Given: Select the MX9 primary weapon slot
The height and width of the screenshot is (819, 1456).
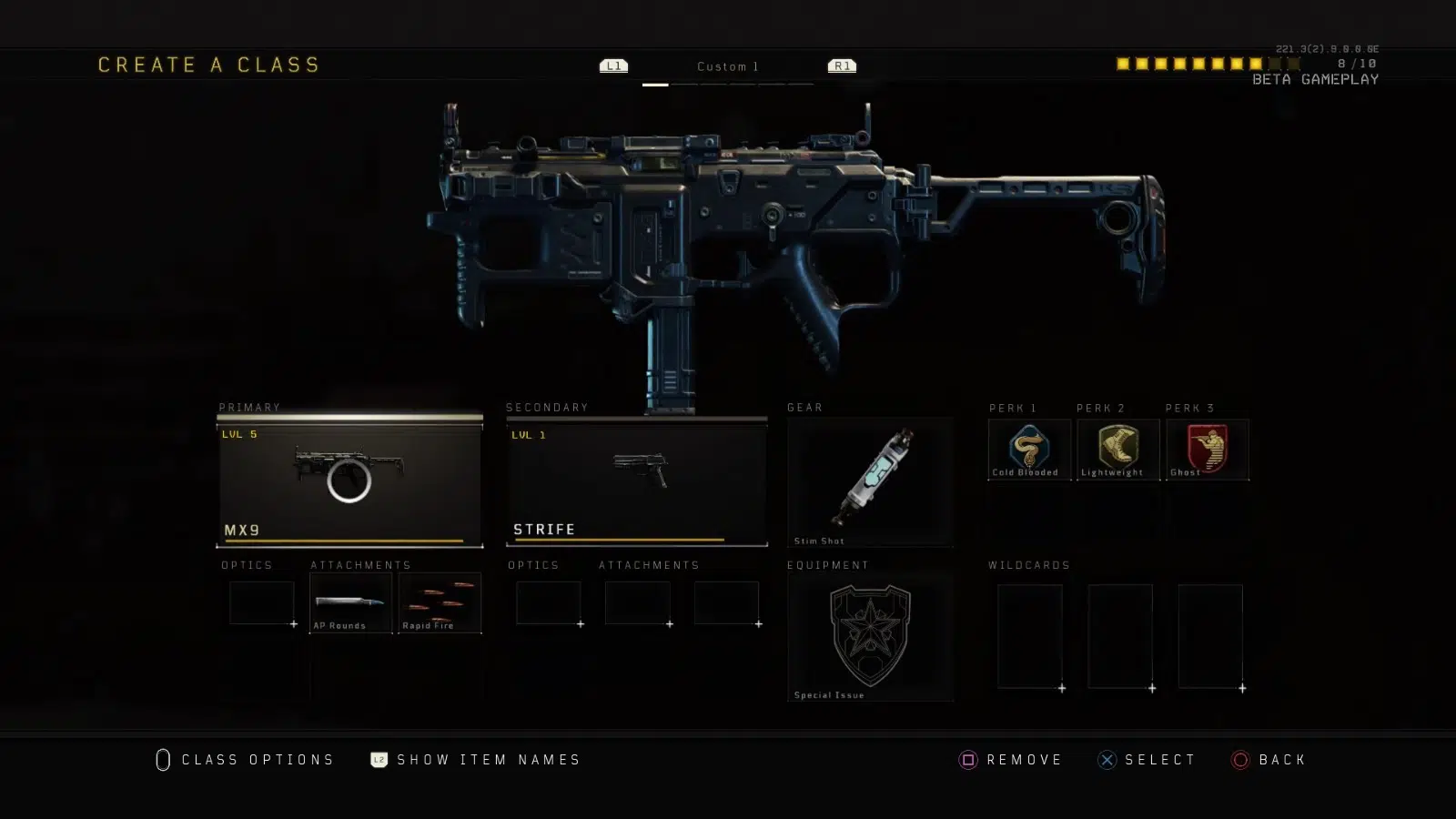Looking at the screenshot, I should pyautogui.click(x=349, y=481).
